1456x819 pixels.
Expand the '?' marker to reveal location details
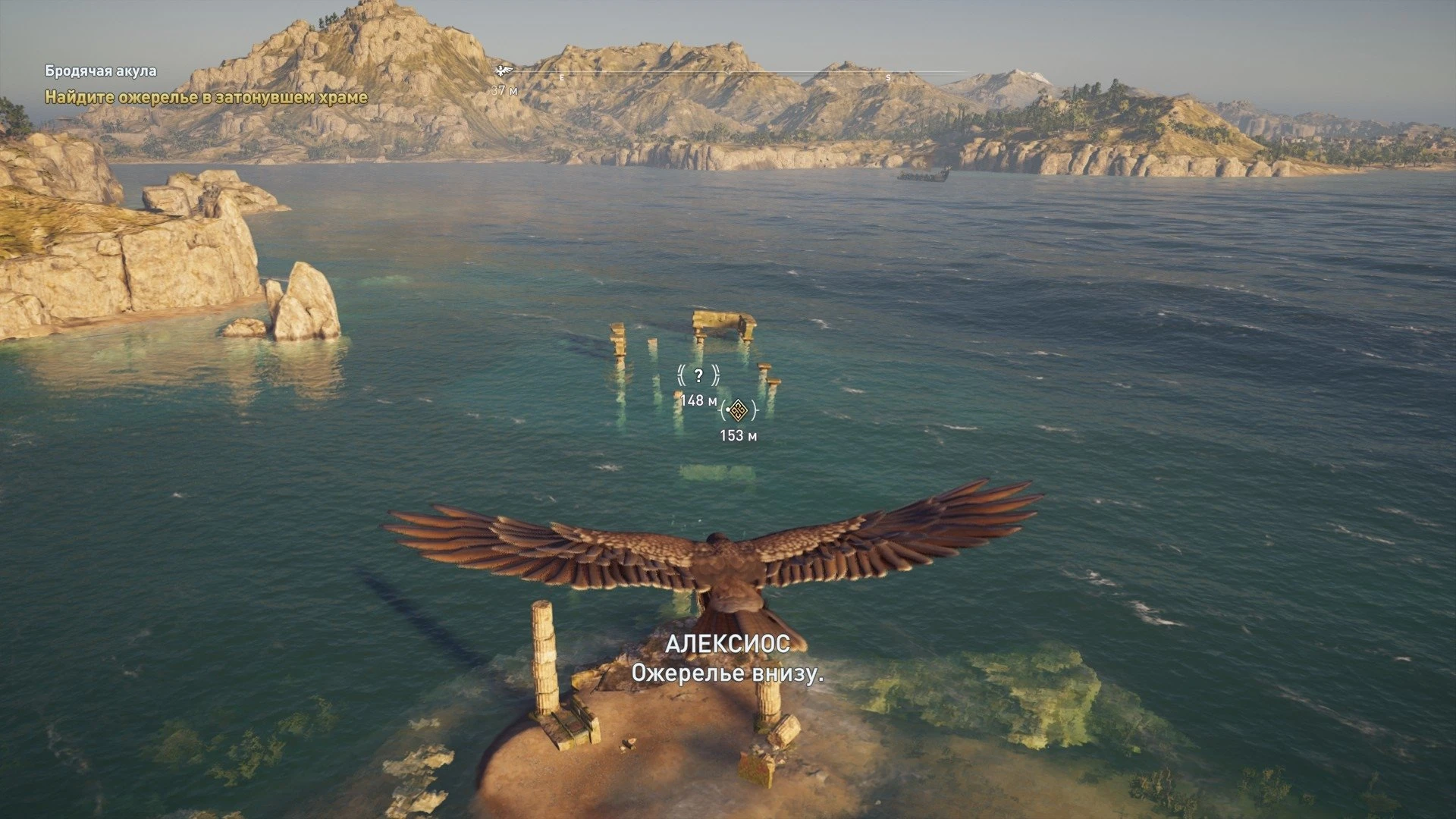(x=698, y=375)
